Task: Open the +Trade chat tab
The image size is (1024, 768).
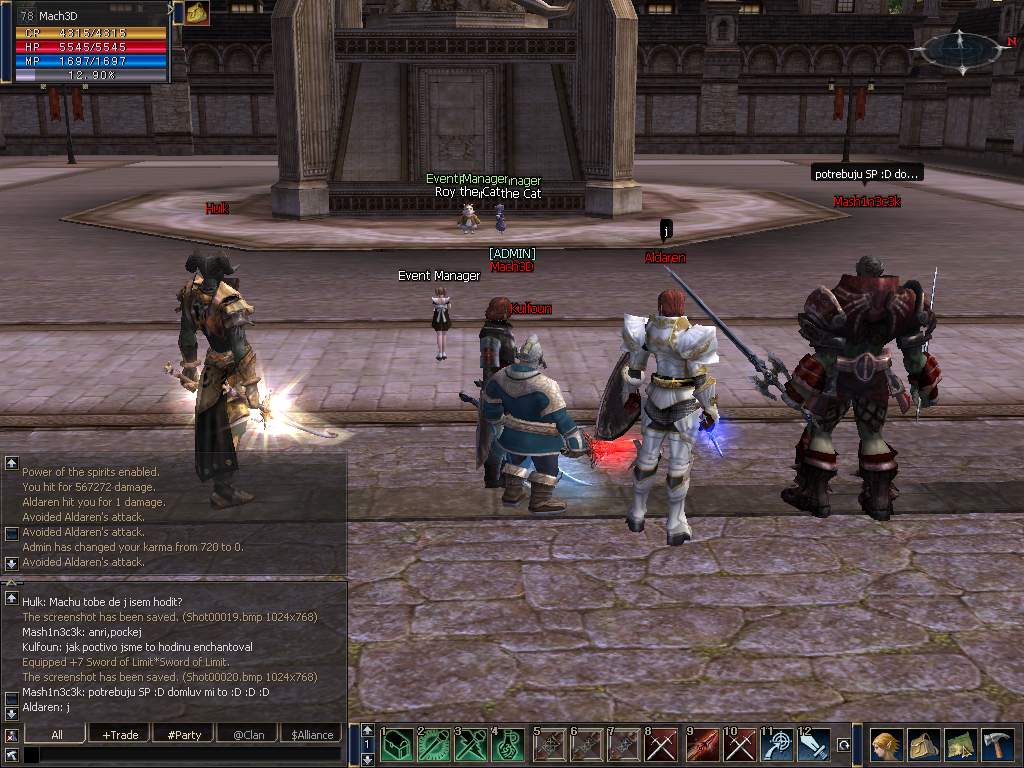Action: coord(120,734)
